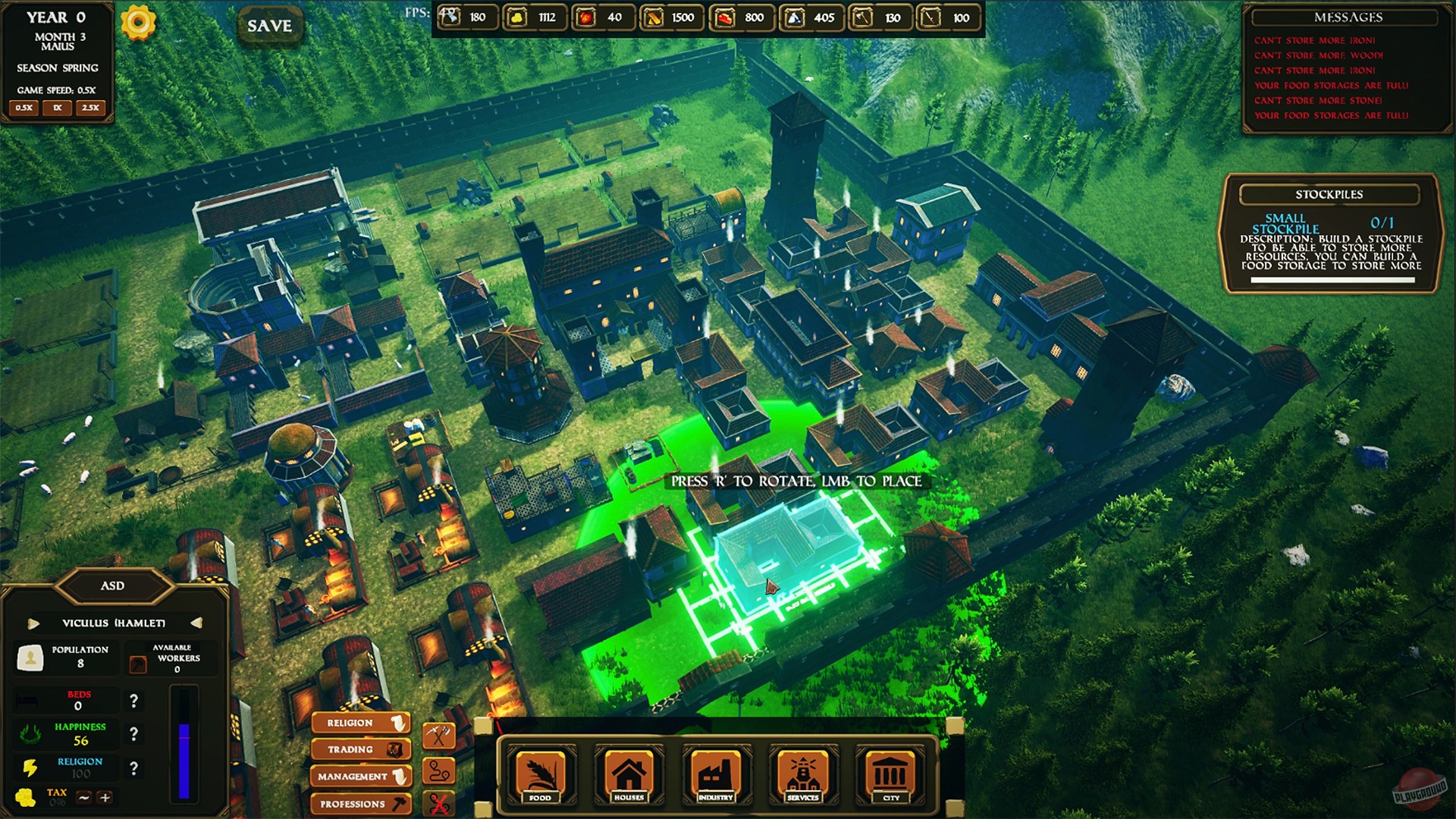The height and width of the screenshot is (819, 1456).
Task: Open the Food building category
Action: pyautogui.click(x=541, y=775)
